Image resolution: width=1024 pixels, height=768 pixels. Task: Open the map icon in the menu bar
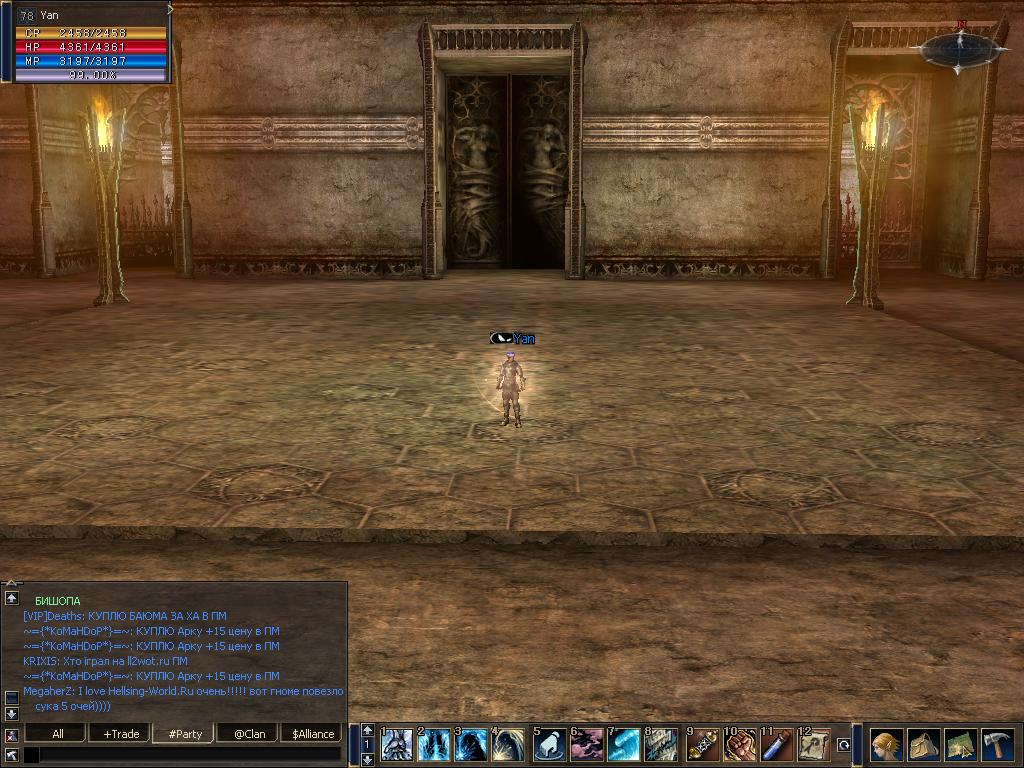[x=960, y=745]
